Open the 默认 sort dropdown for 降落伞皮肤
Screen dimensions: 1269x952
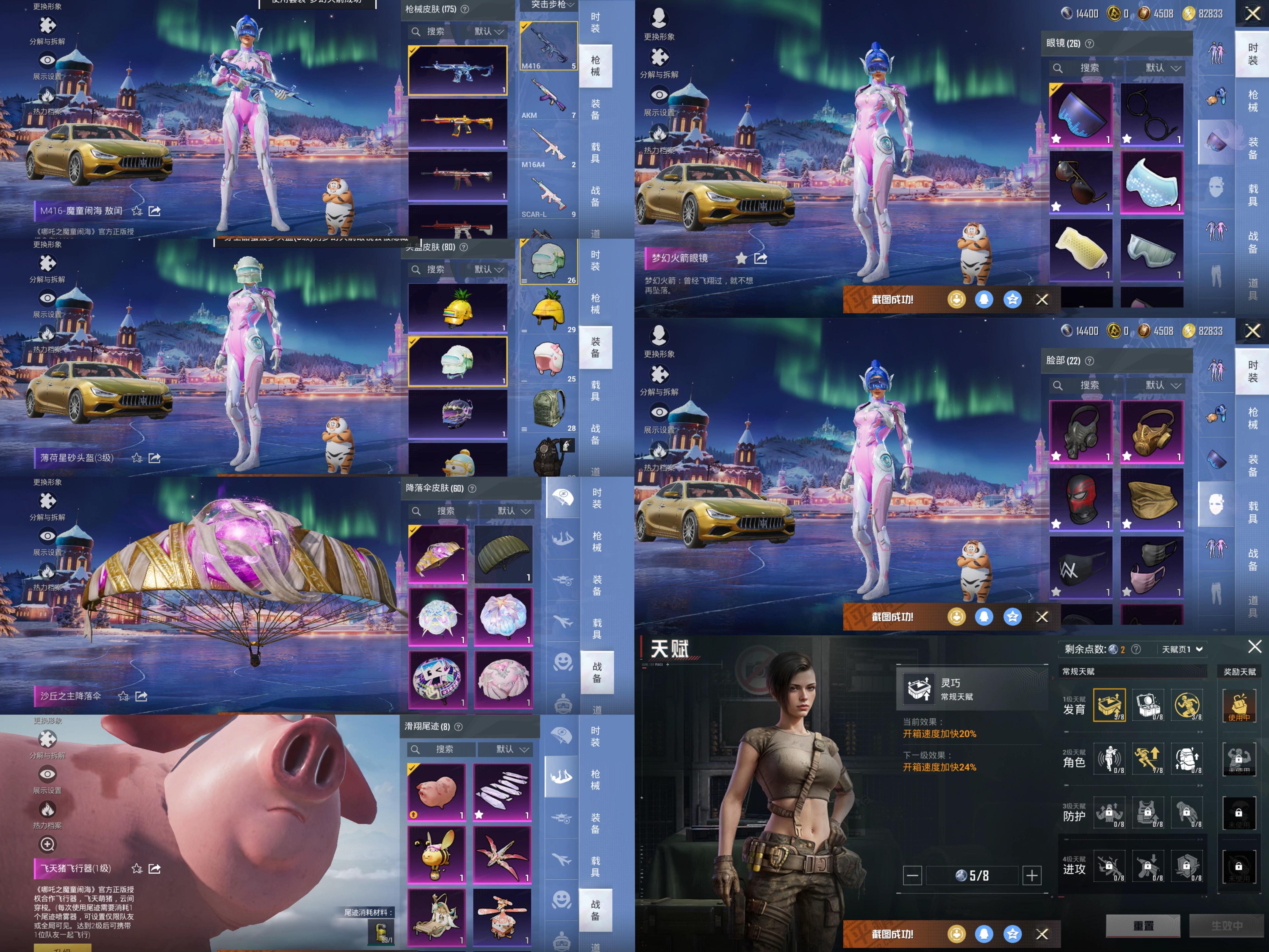click(x=513, y=511)
